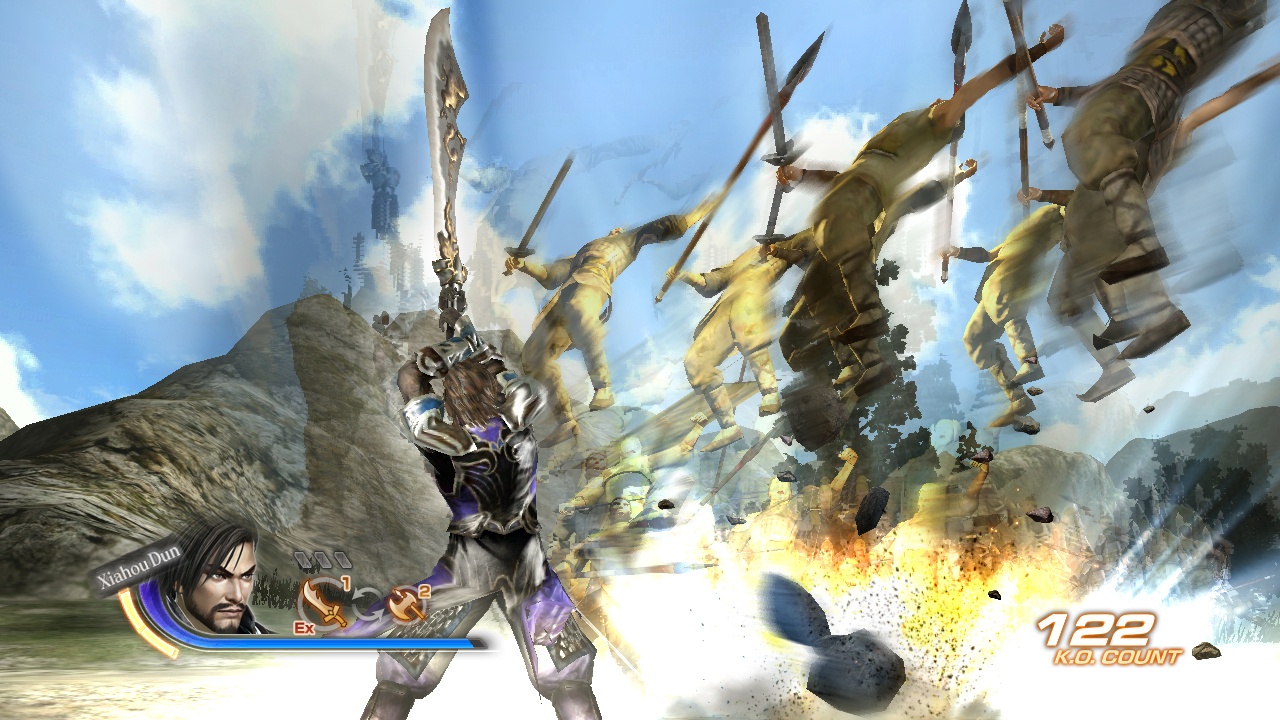
Task: Click the third gray ability slot icon
Action: coord(343,558)
